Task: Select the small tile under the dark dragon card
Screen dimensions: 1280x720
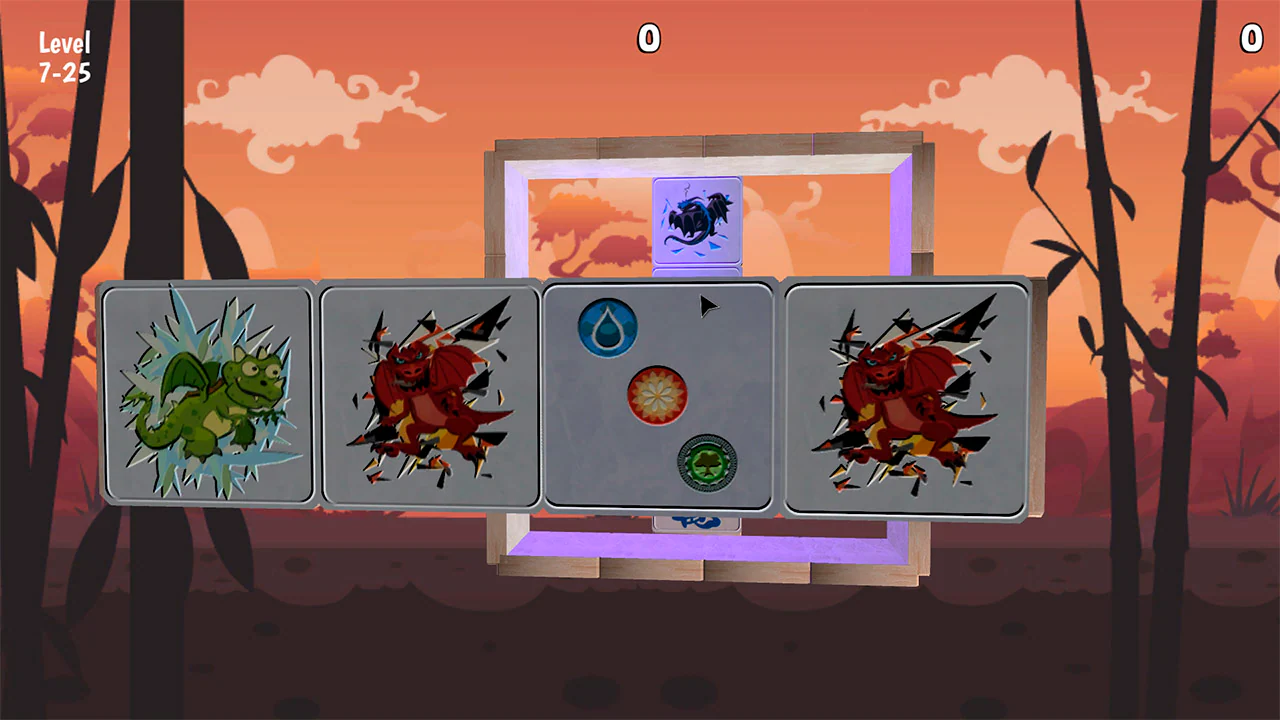Action: [x=698, y=272]
